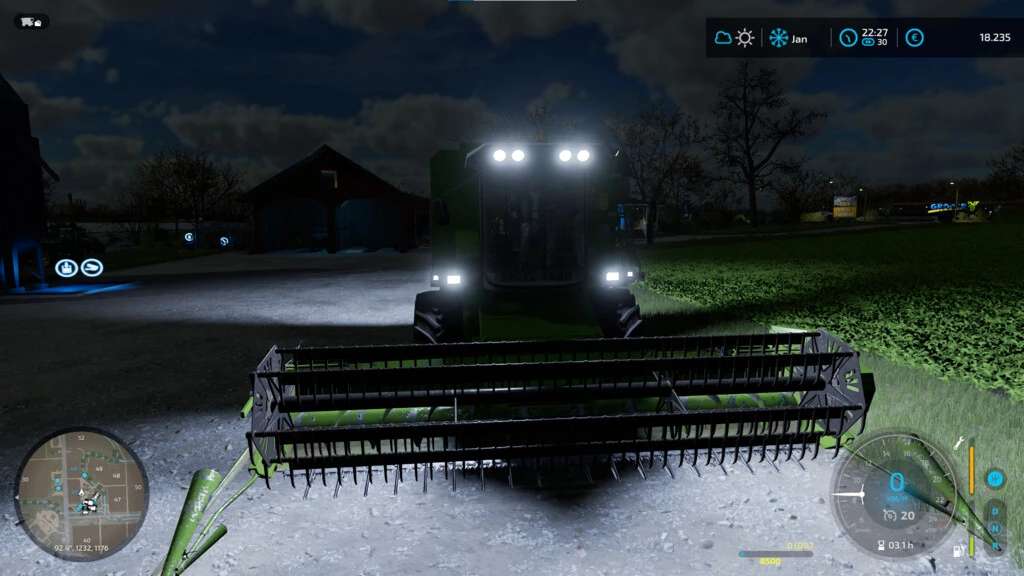Image resolution: width=1024 pixels, height=576 pixels.
Task: Open finances via the euro coin icon
Action: 914,38
